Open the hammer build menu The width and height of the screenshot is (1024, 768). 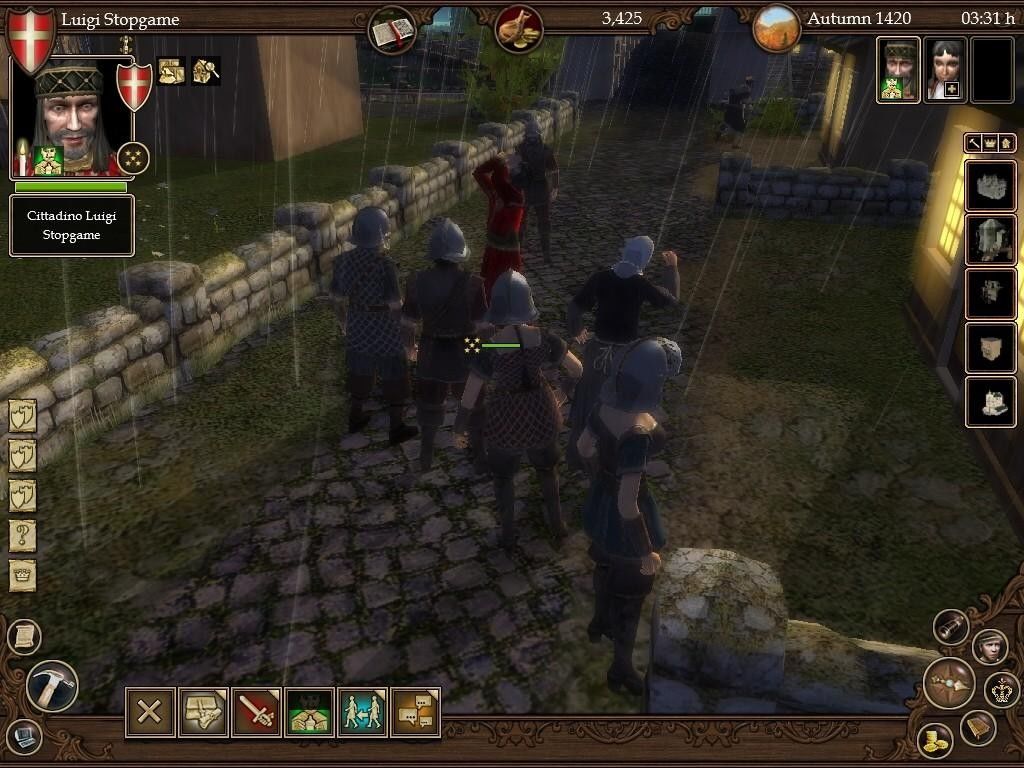click(x=51, y=686)
